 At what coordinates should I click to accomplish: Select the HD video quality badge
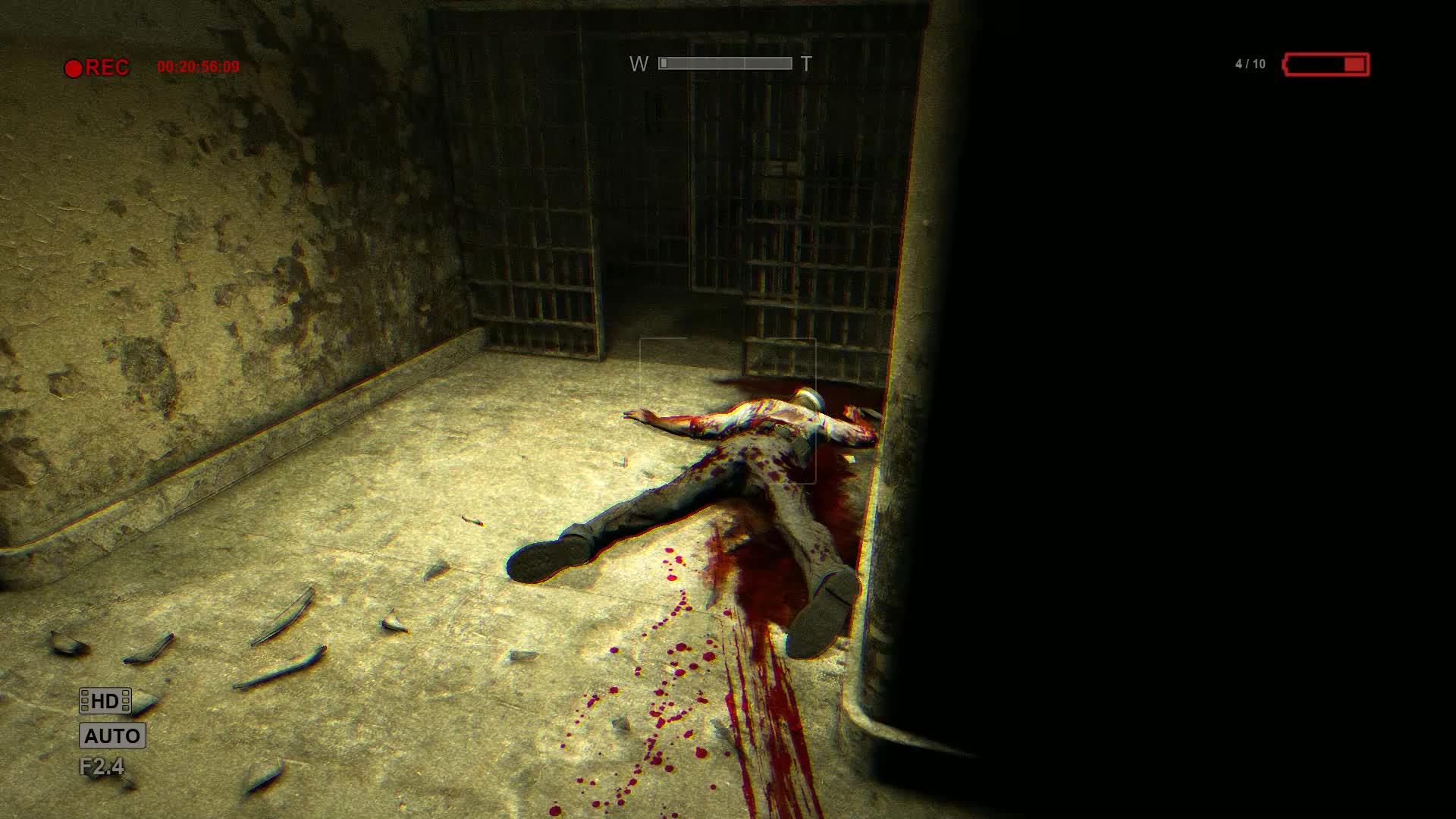point(105,701)
